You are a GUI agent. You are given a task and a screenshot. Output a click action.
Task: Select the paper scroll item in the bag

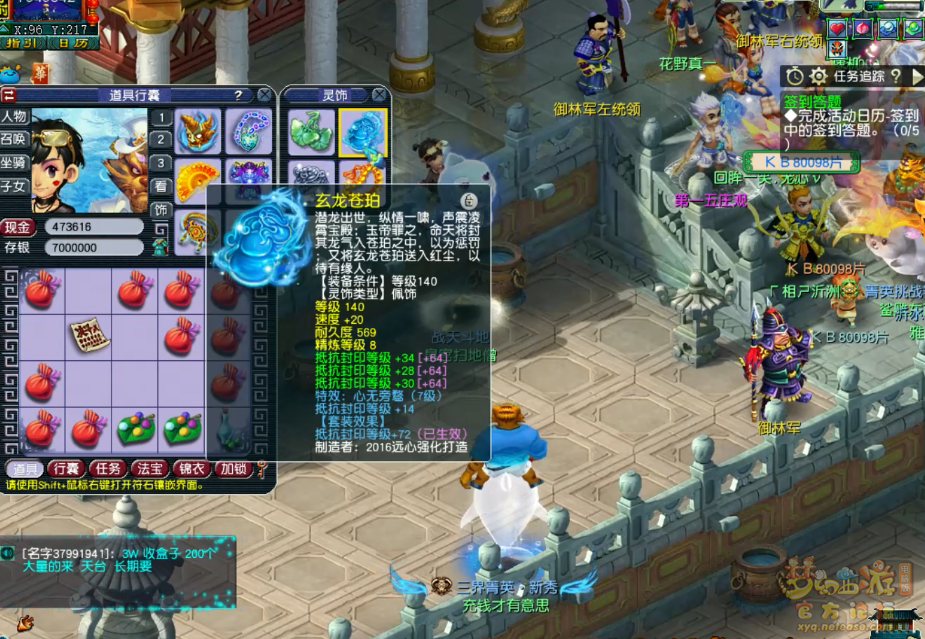[x=88, y=336]
